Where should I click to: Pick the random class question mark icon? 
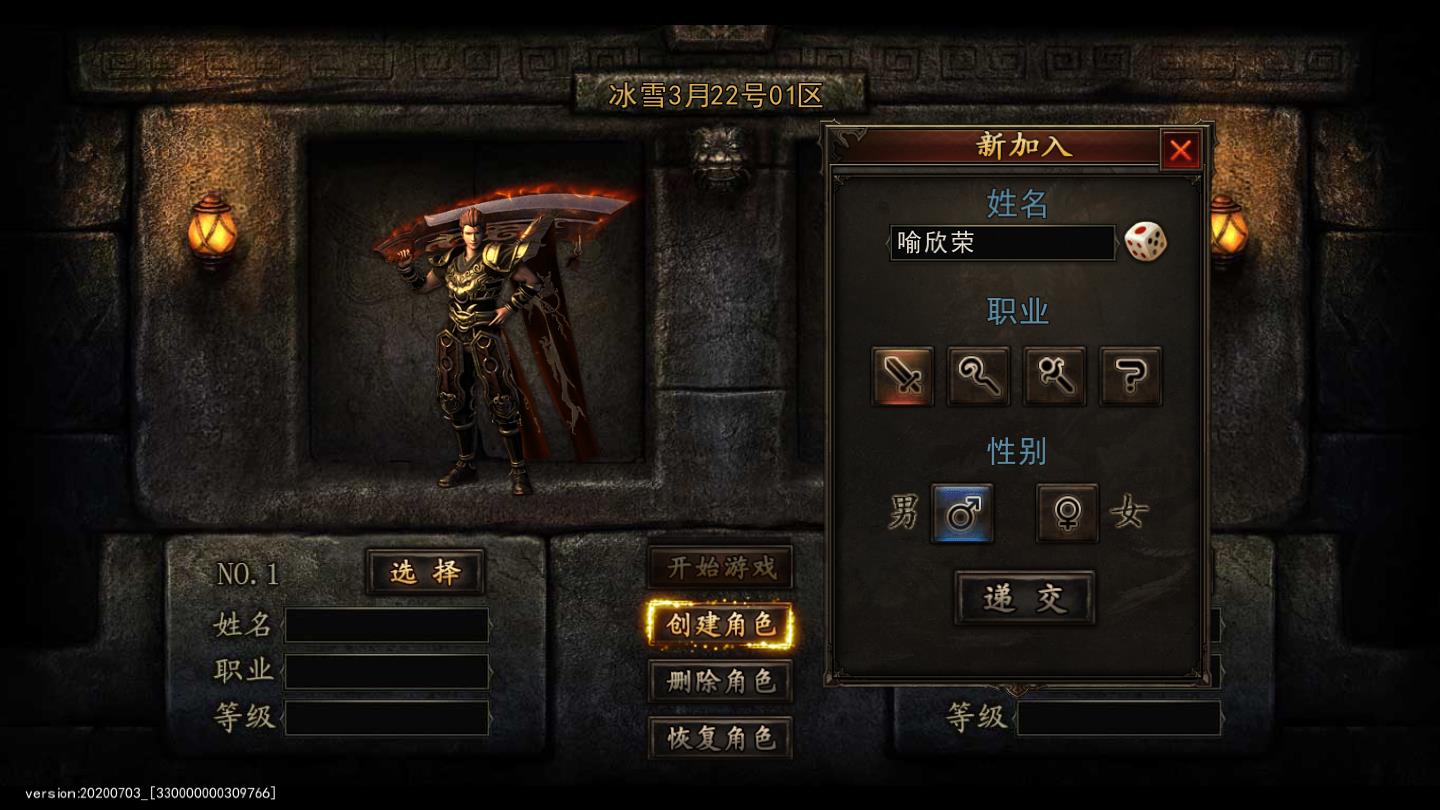pyautogui.click(x=1132, y=377)
